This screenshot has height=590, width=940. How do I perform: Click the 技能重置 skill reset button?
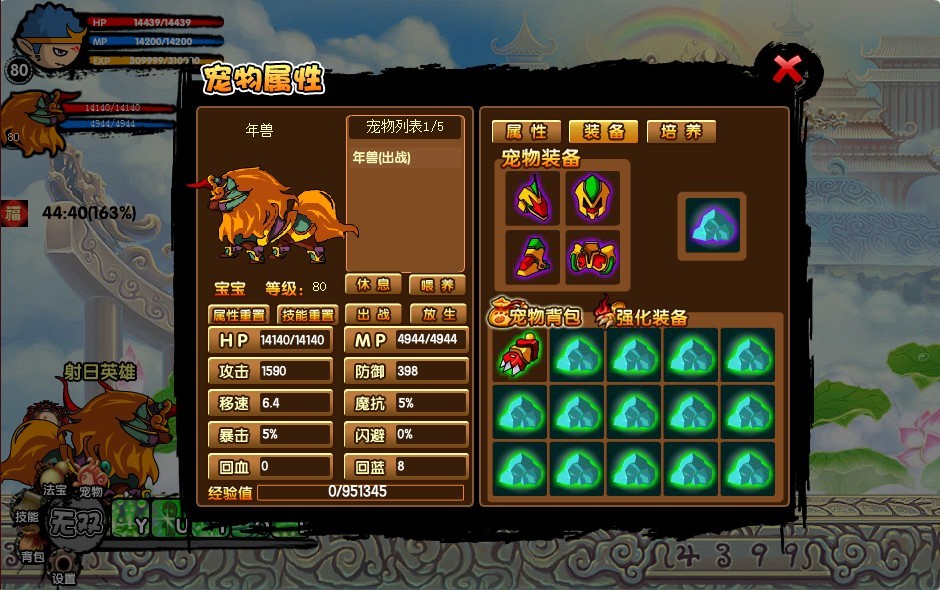pyautogui.click(x=307, y=315)
